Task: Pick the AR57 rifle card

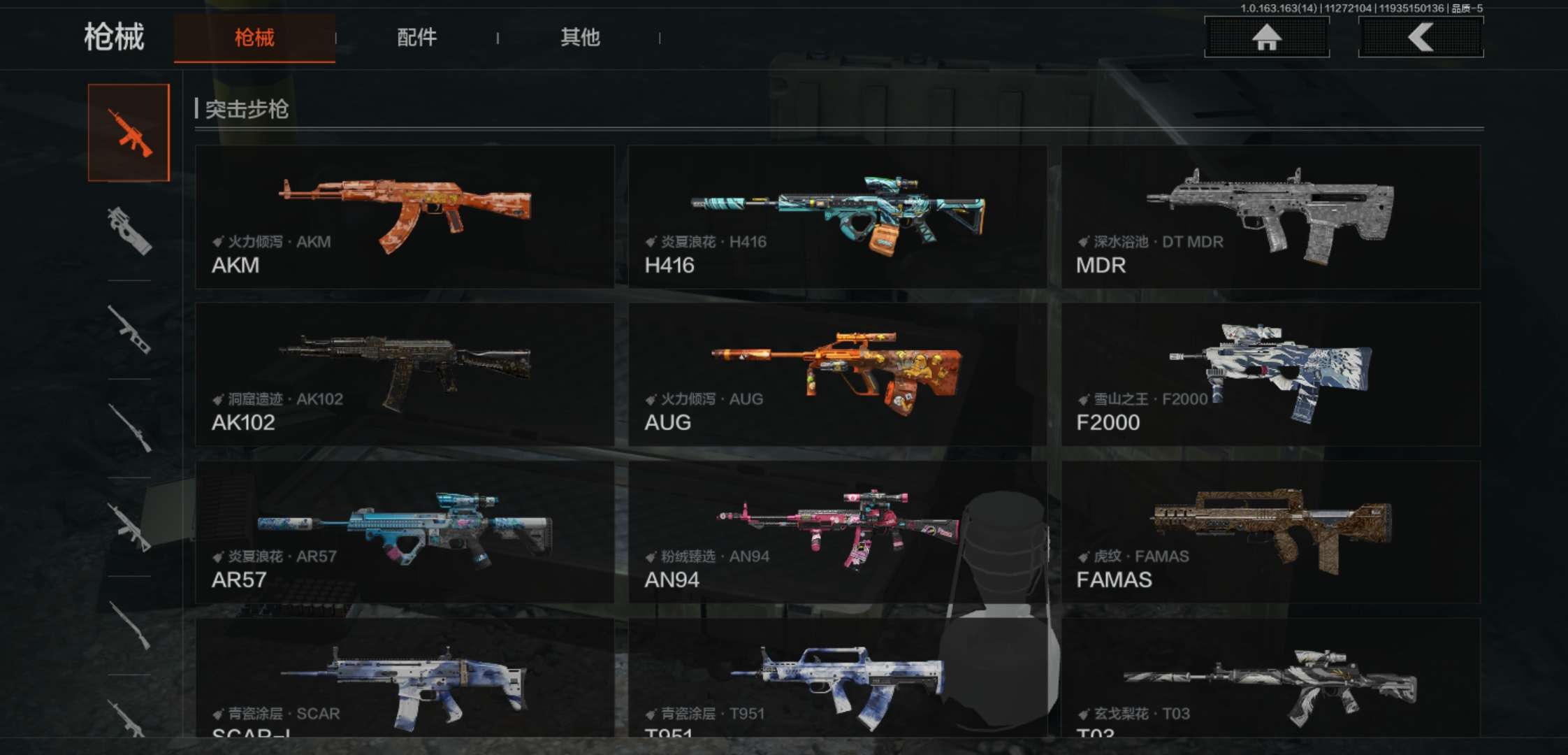Action: pyautogui.click(x=405, y=532)
